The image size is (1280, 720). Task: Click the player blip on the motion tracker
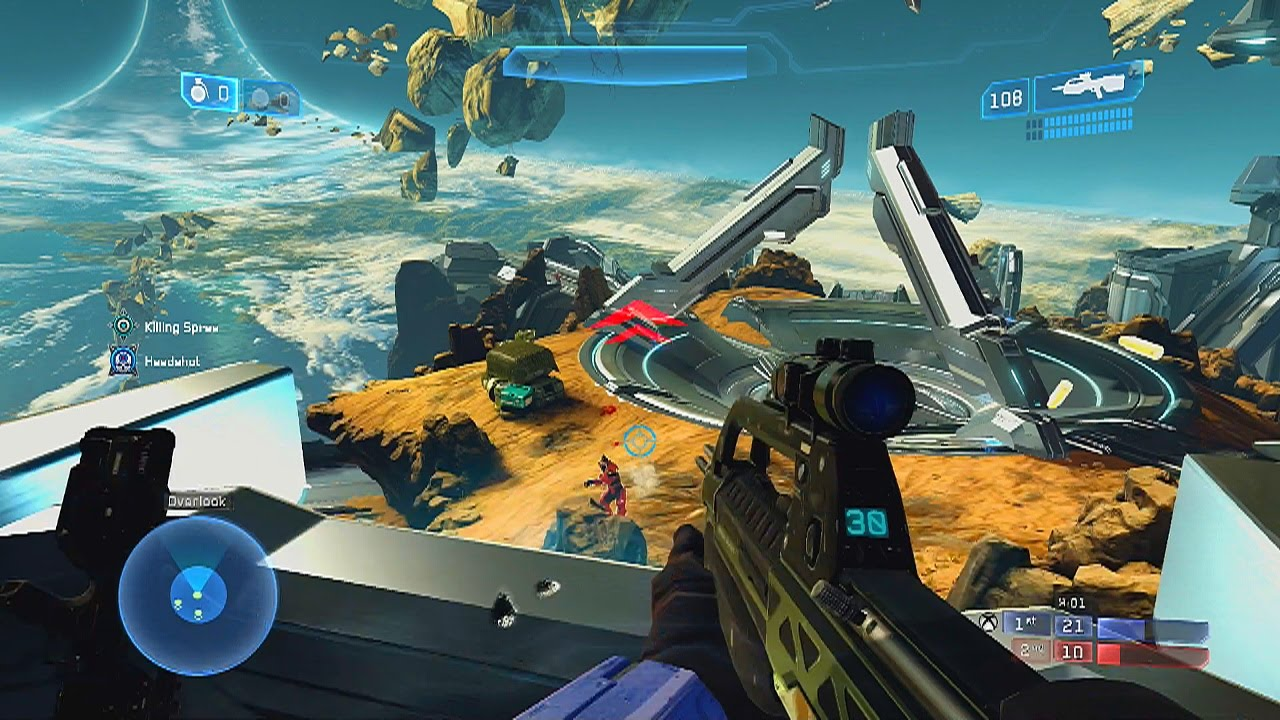pos(197,596)
